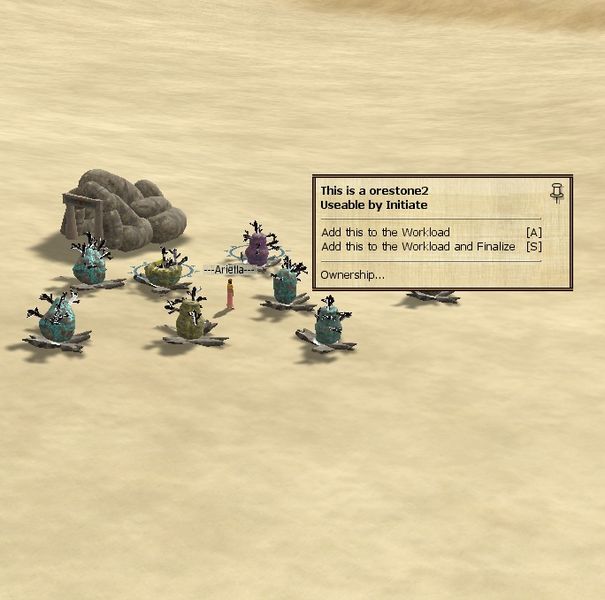Choose Add this to the Workload
605x600 pixels.
click(x=386, y=232)
